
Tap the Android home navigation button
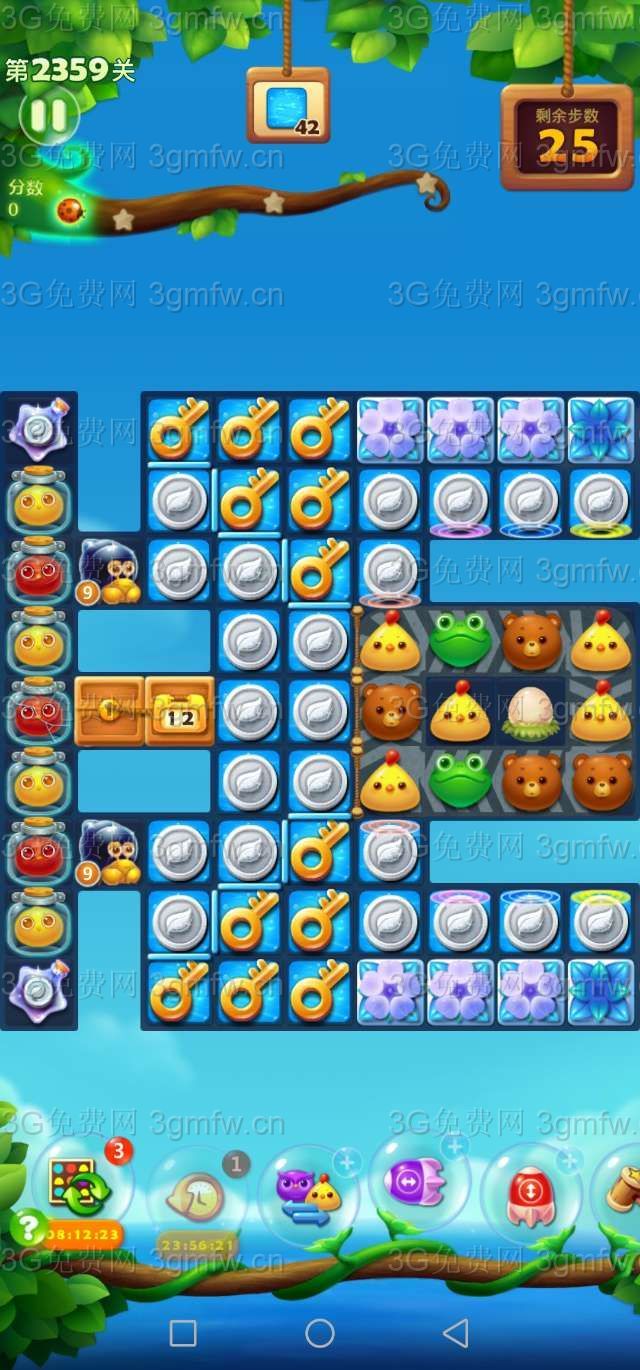coord(320,1333)
